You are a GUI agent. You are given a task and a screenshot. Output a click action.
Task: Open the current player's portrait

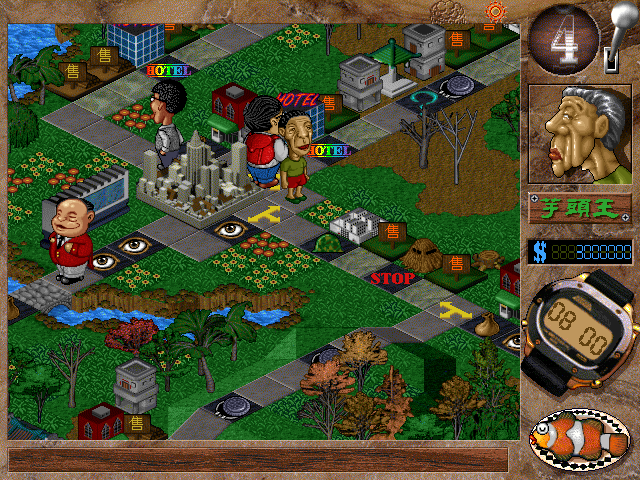point(580,134)
